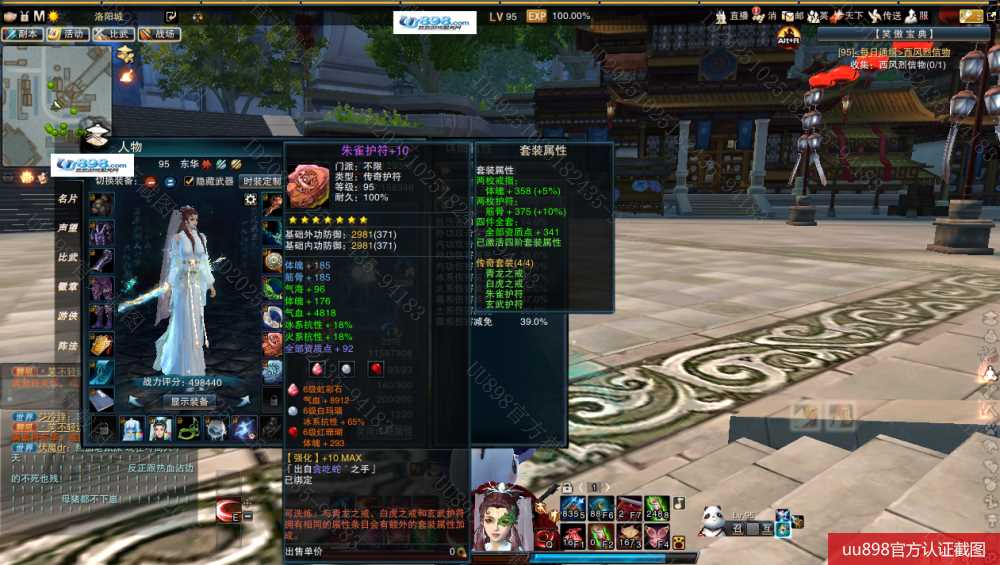Viewport: 1000px width, 565px height.
Task: Switch to the 名片 tab
Action: coord(67,199)
